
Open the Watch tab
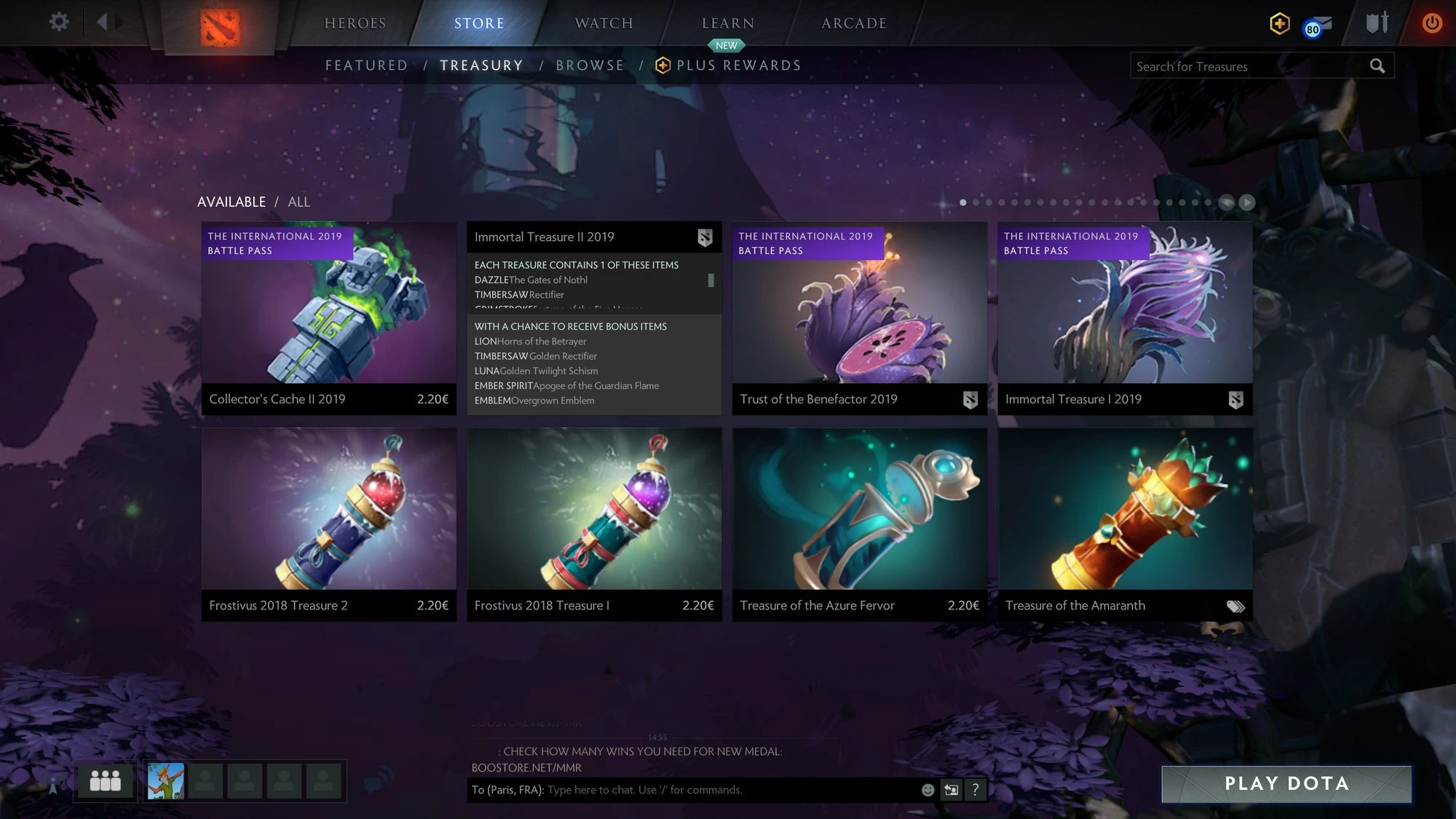coord(604,23)
